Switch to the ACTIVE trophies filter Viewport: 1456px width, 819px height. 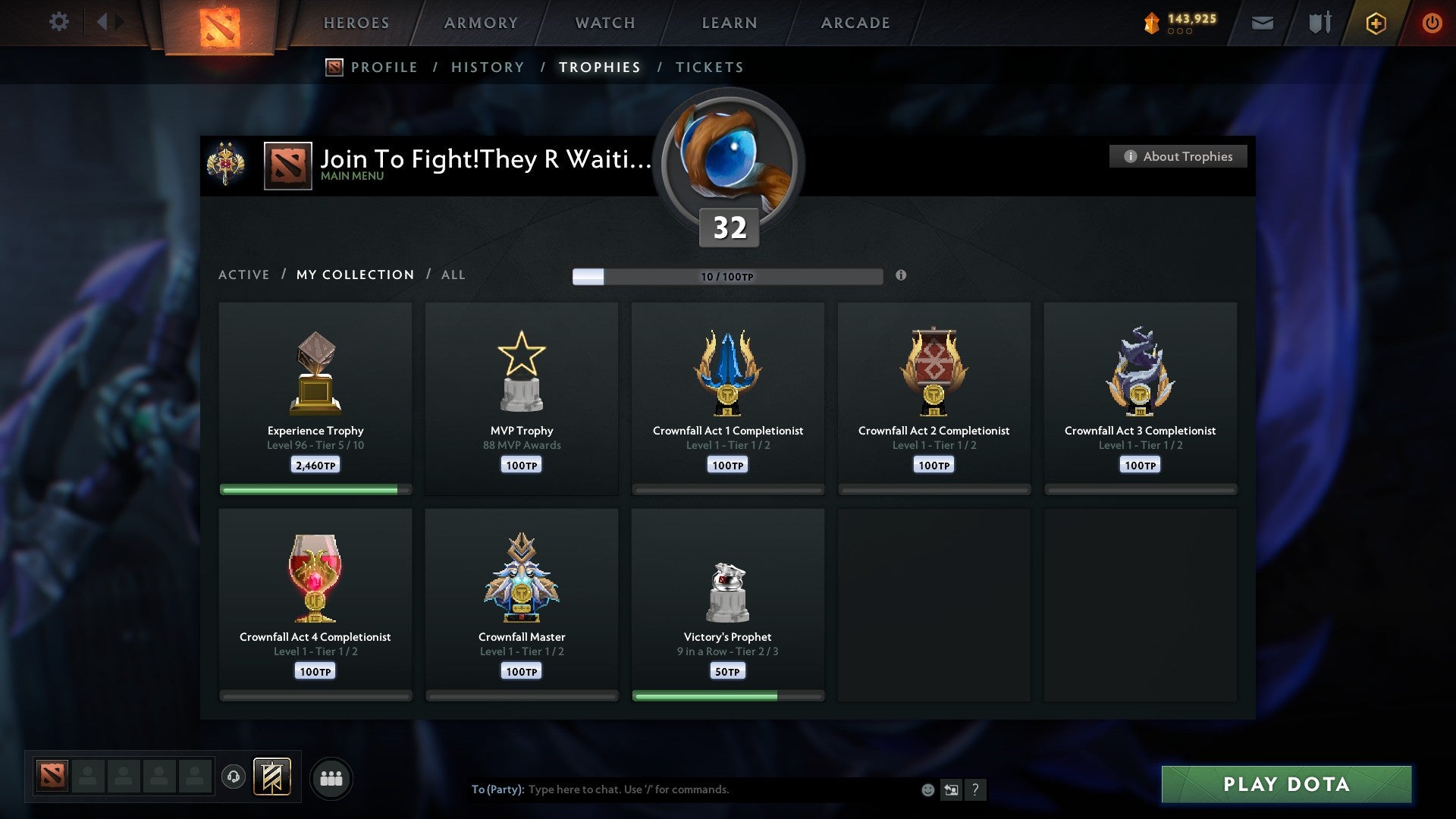pyautogui.click(x=244, y=275)
